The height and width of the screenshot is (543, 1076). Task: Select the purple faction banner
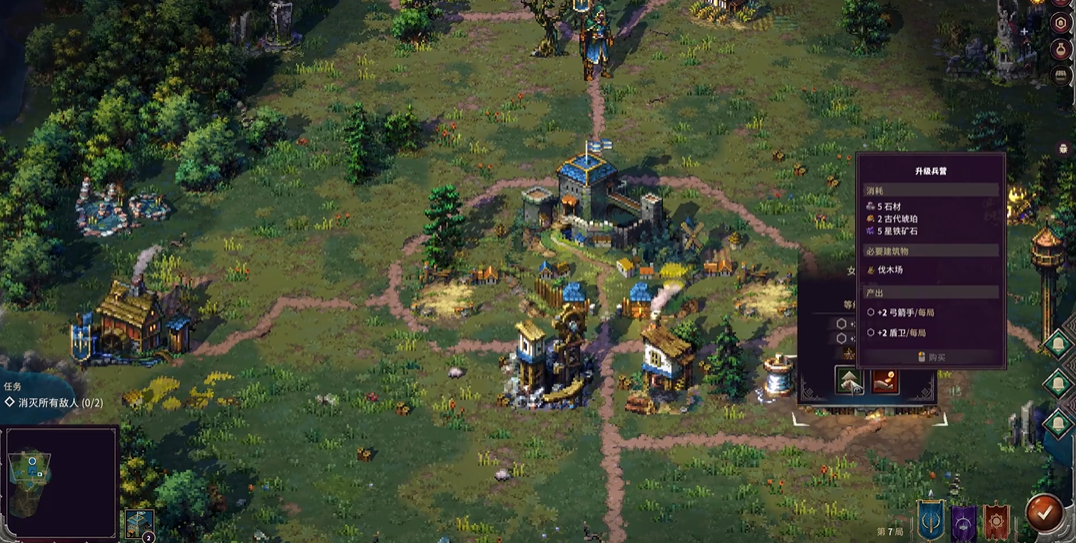pyautogui.click(x=964, y=520)
